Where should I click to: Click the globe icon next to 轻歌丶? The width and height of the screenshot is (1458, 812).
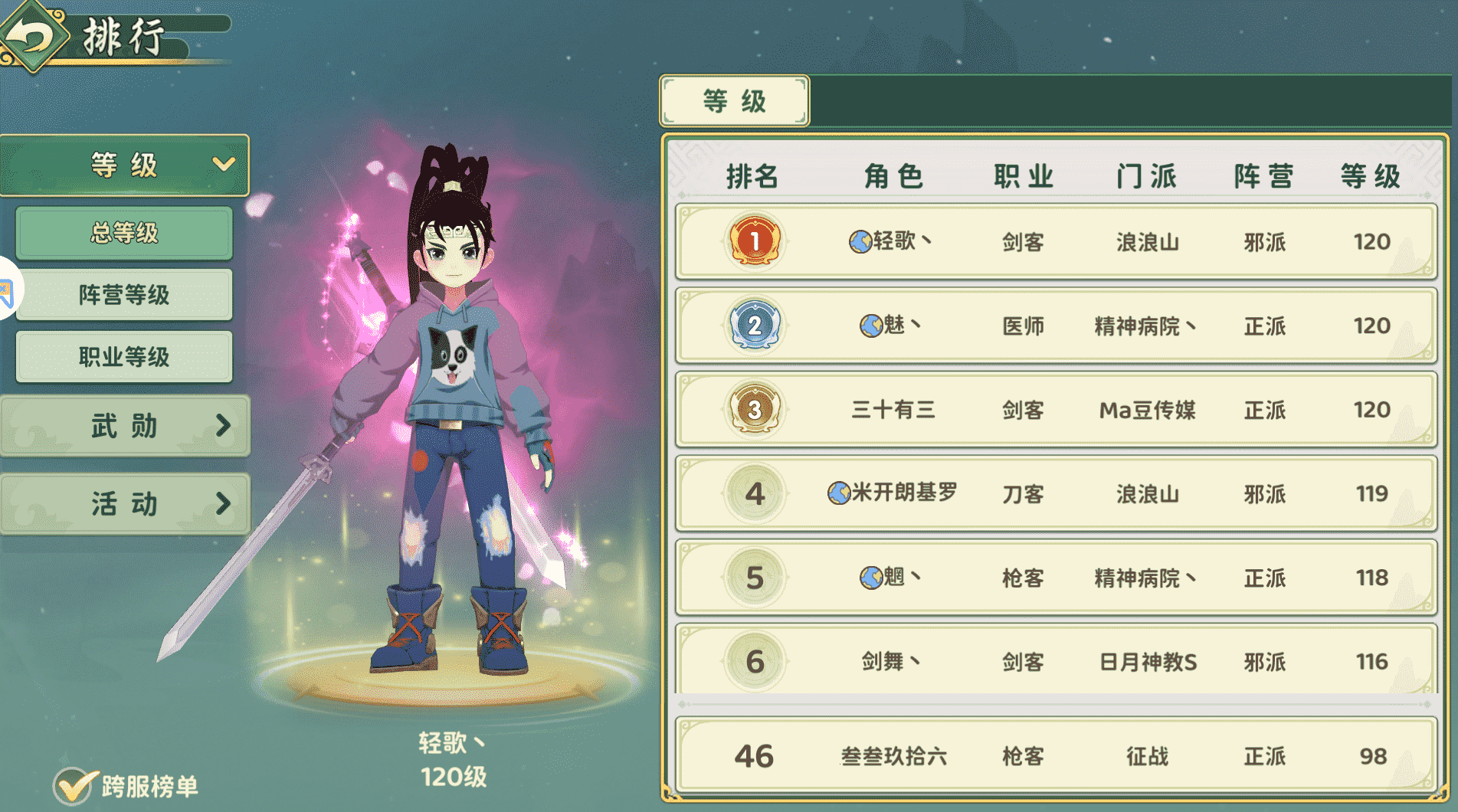click(x=860, y=242)
